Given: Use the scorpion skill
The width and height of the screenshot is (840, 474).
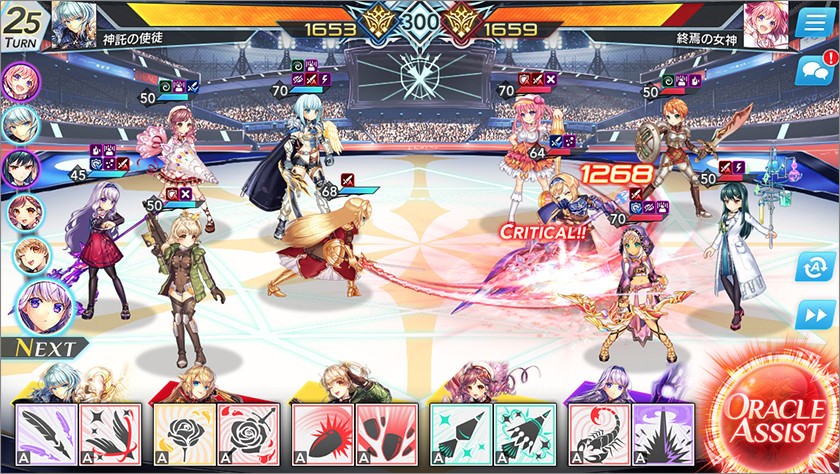Looking at the screenshot, I should (x=597, y=434).
